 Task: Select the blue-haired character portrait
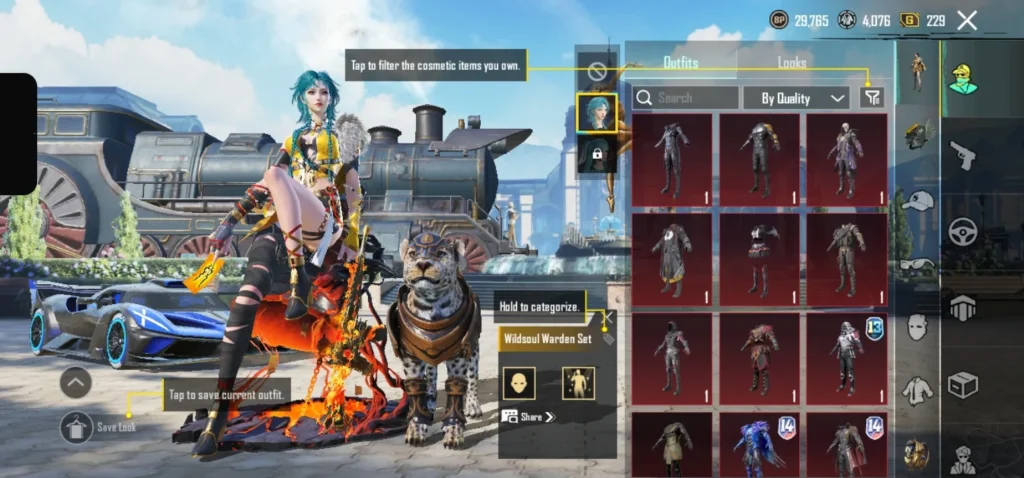(596, 112)
